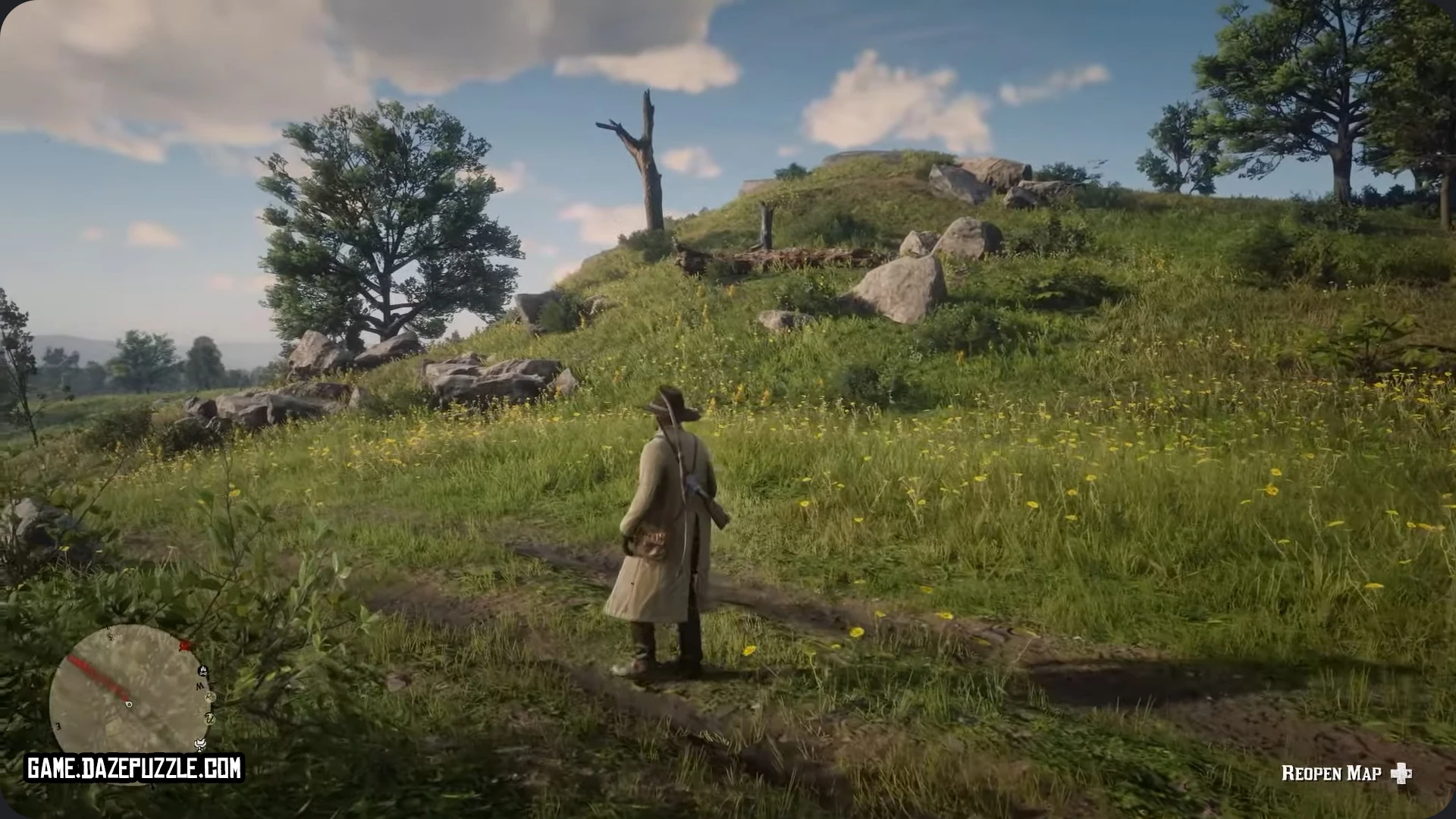Click the white player arrow at minimap center

coord(129,704)
